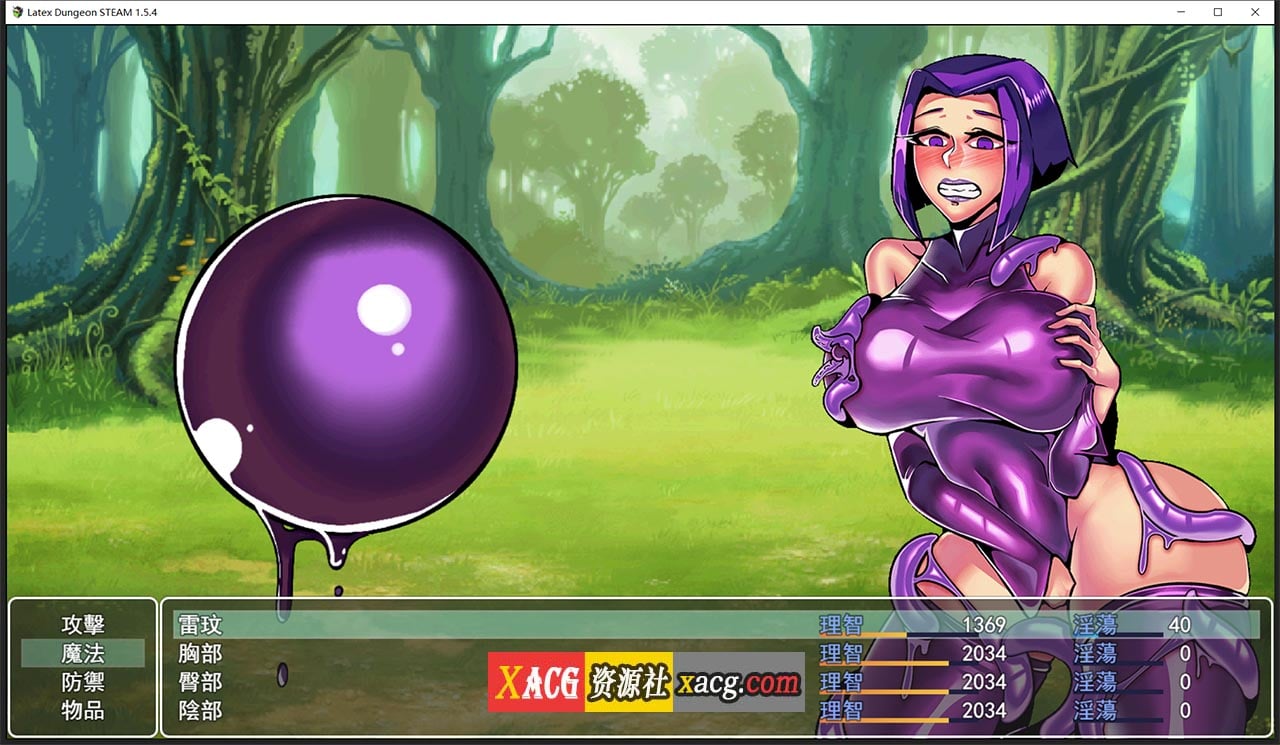This screenshot has width=1280, height=745.
Task: Click the 陰部 淫蕩 counter
Action: [1185, 710]
